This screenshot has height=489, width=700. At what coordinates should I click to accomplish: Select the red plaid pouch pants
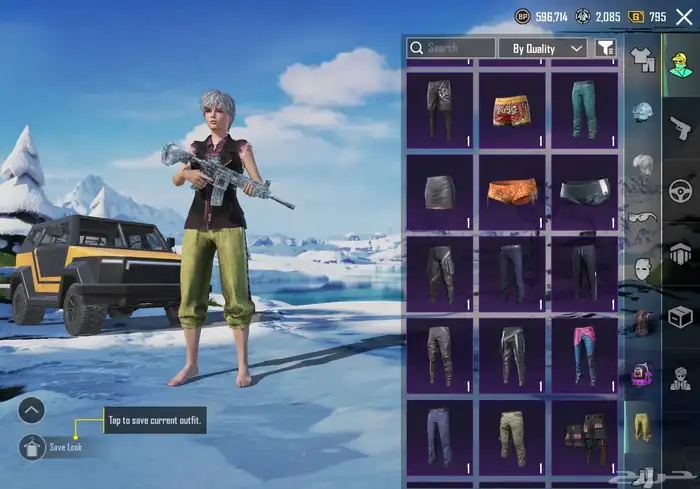[583, 436]
